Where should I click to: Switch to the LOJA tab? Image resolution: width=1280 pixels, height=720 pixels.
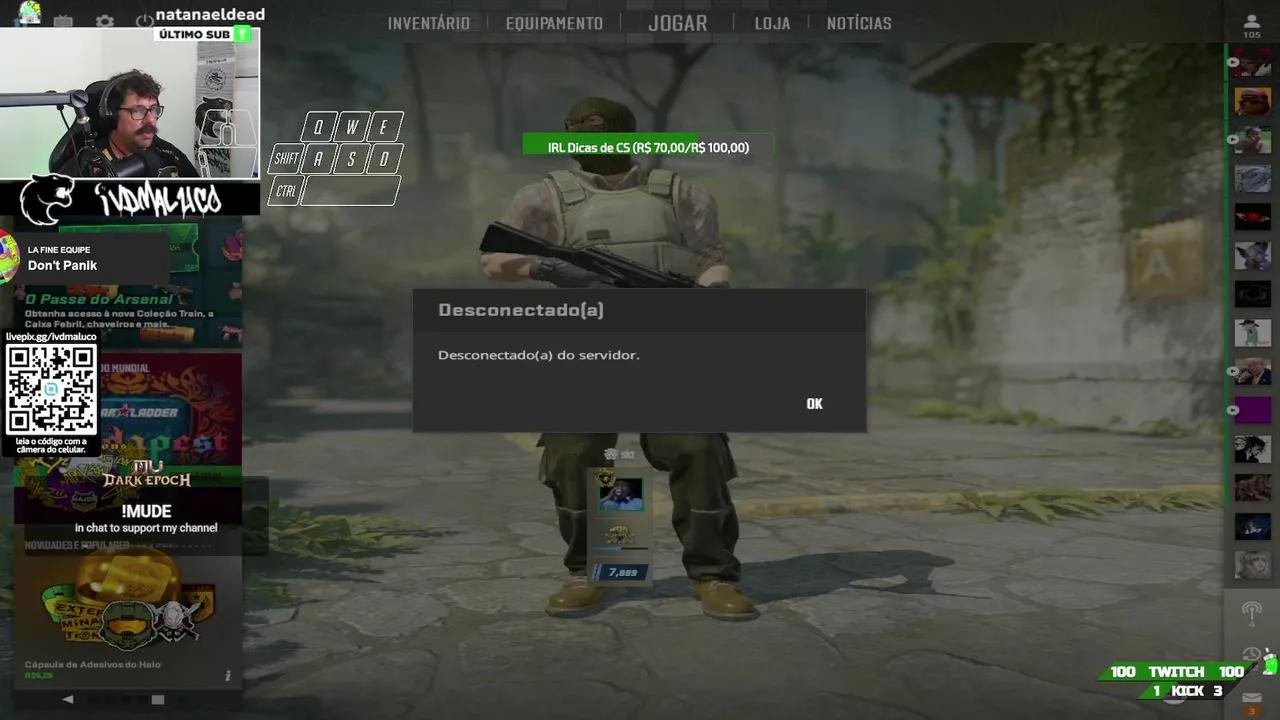click(x=771, y=22)
